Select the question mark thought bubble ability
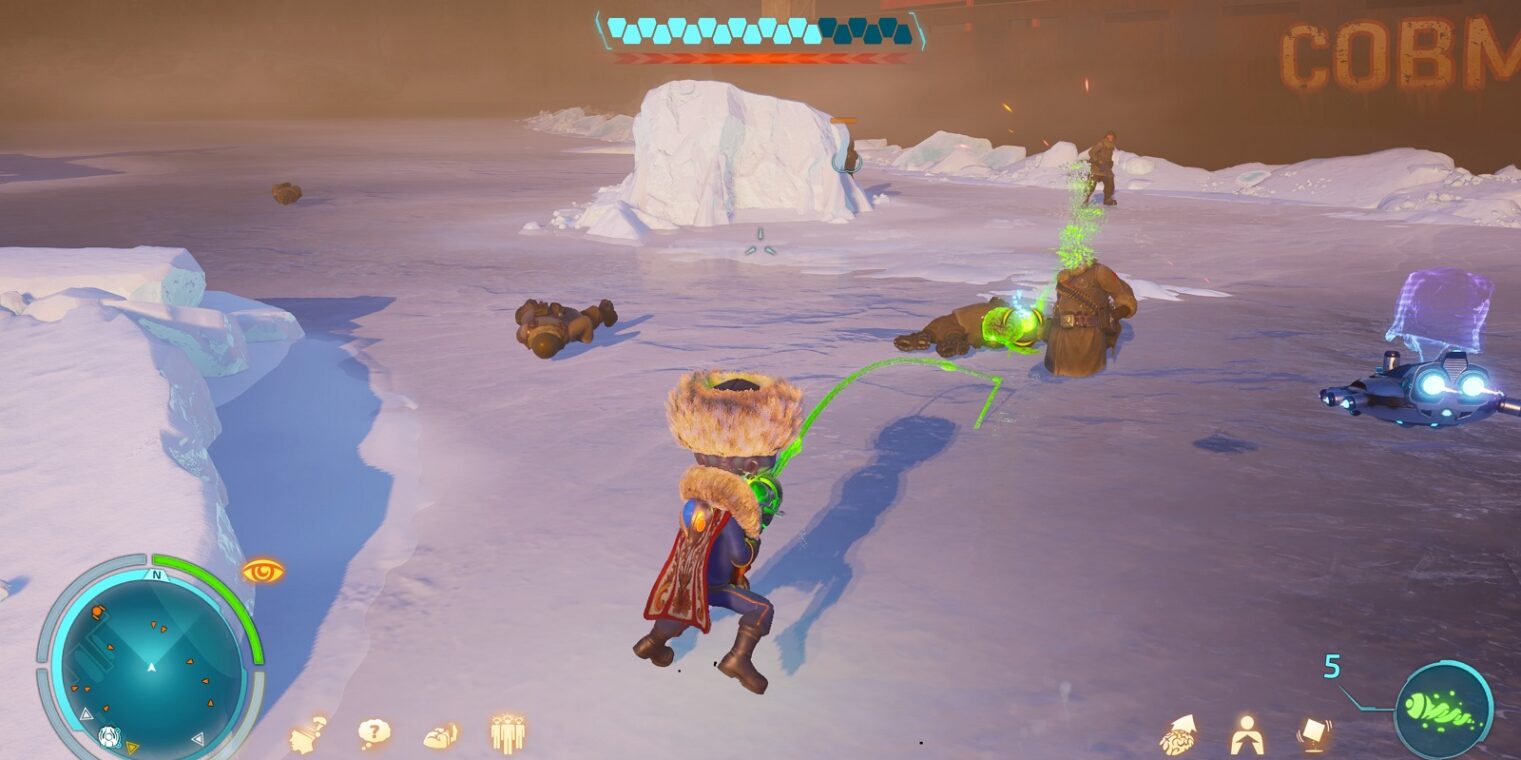The height and width of the screenshot is (760, 1521). (374, 733)
